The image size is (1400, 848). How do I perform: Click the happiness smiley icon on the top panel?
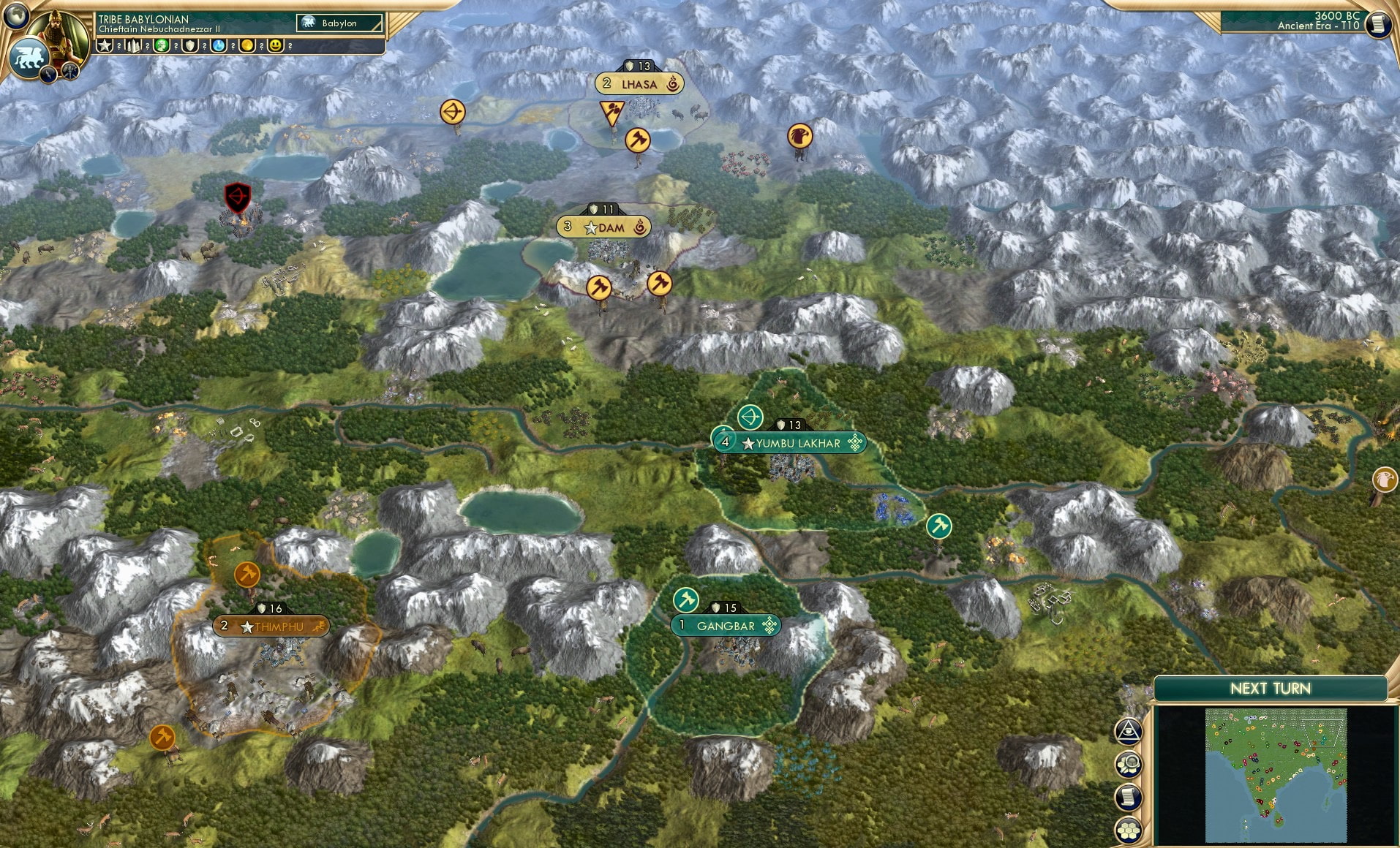click(x=274, y=45)
